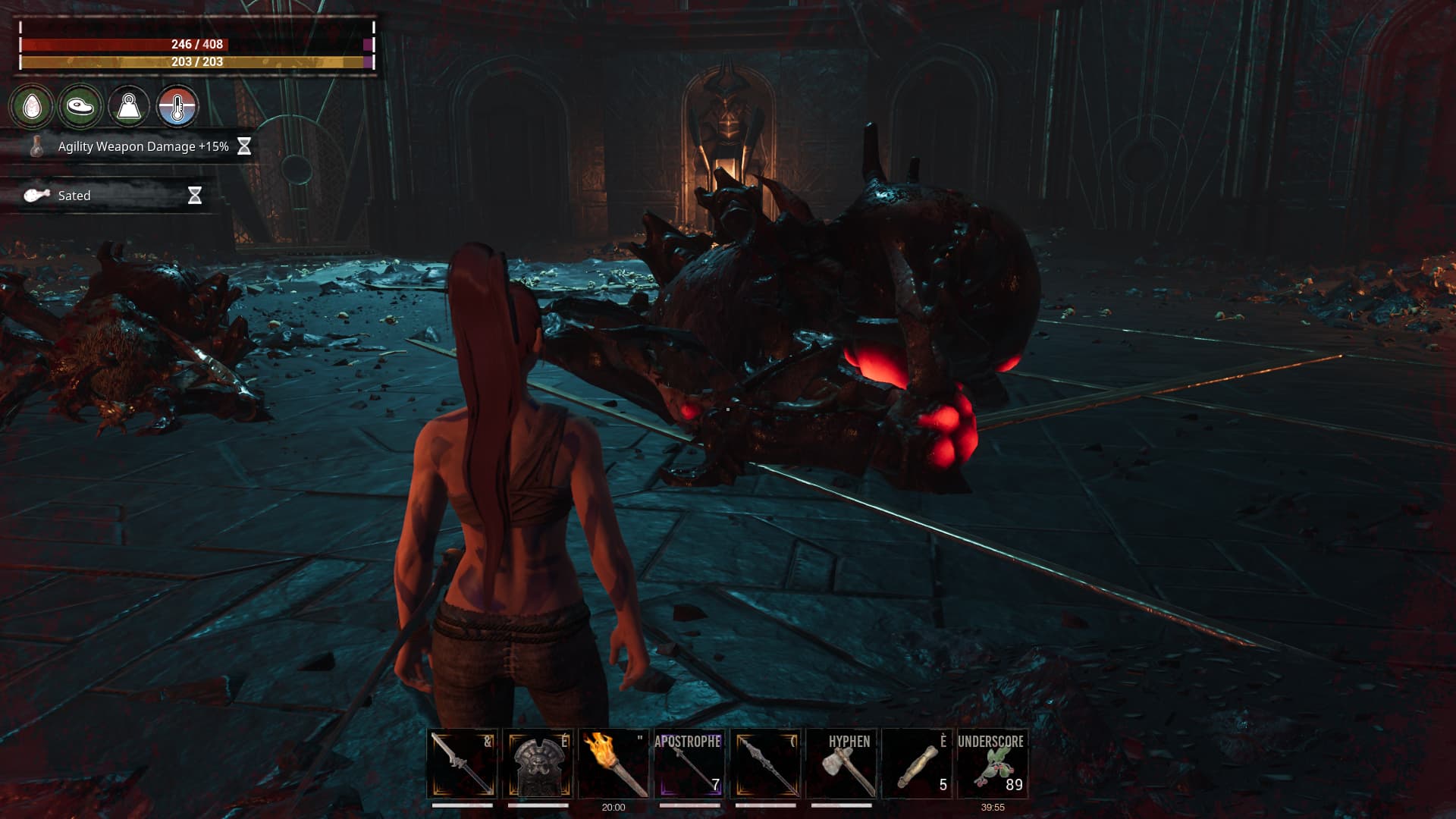Click the encumbrance weight status icon

[129, 106]
